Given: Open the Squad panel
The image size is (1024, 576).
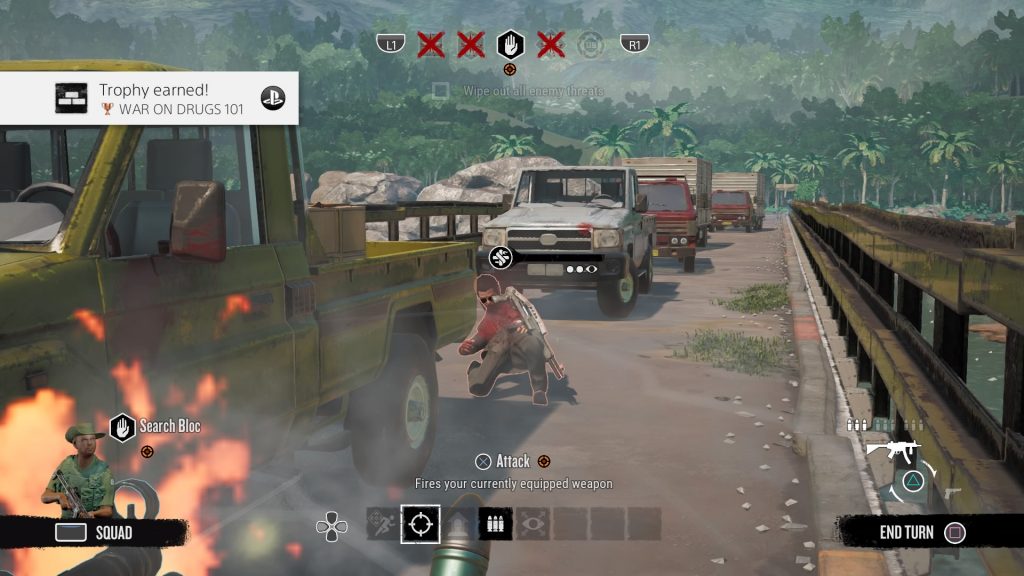Looking at the screenshot, I should (94, 532).
